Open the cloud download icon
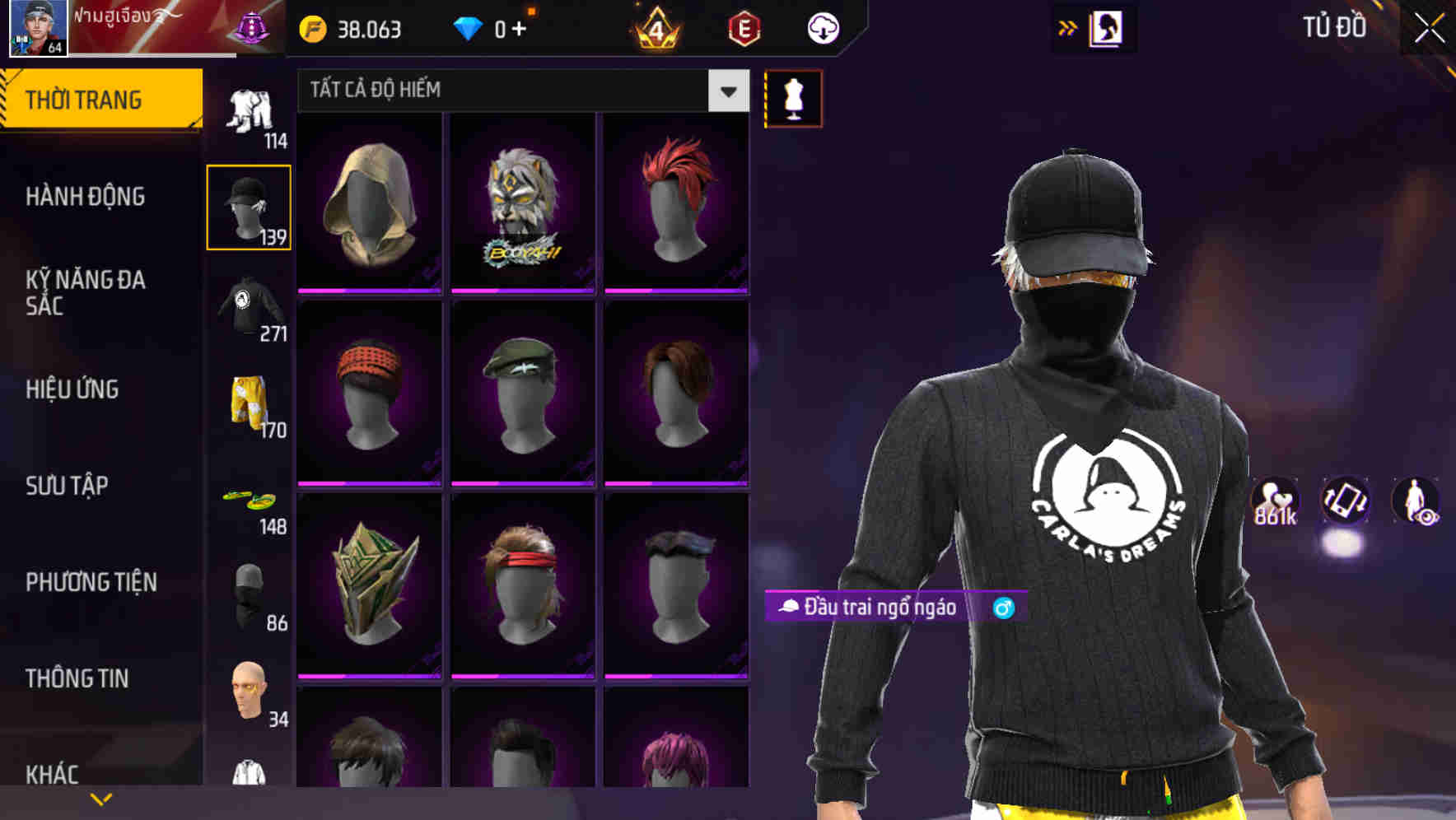This screenshot has width=1456, height=820. pos(821,27)
